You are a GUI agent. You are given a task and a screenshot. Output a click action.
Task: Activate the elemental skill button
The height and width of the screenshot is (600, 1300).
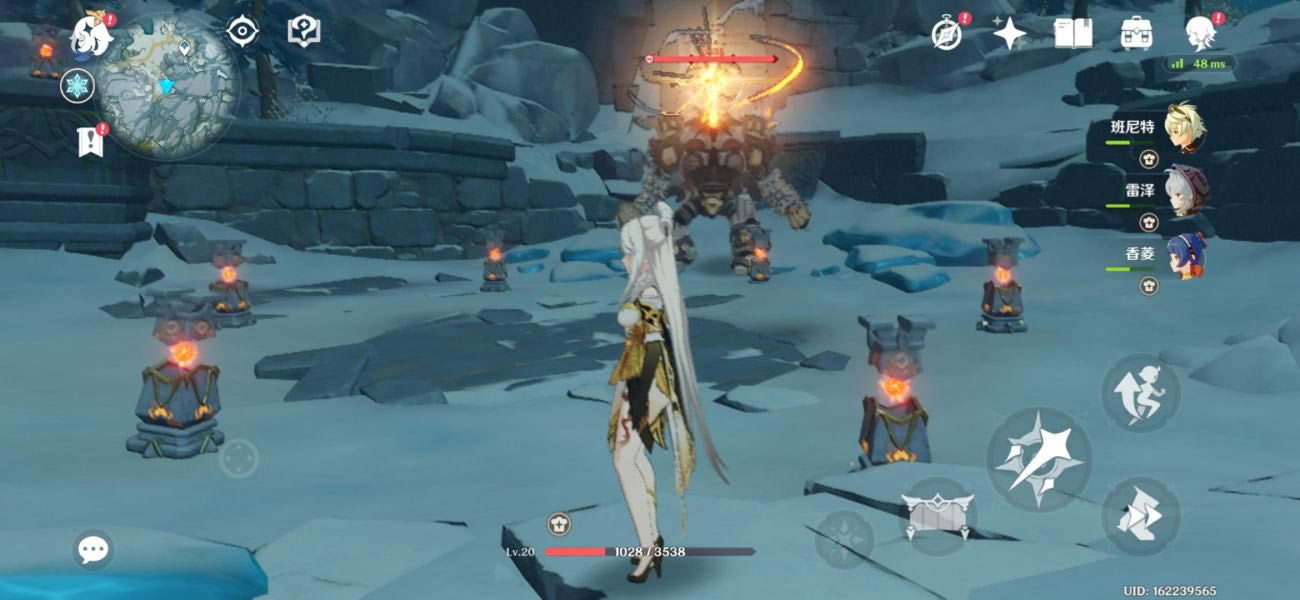point(937,514)
